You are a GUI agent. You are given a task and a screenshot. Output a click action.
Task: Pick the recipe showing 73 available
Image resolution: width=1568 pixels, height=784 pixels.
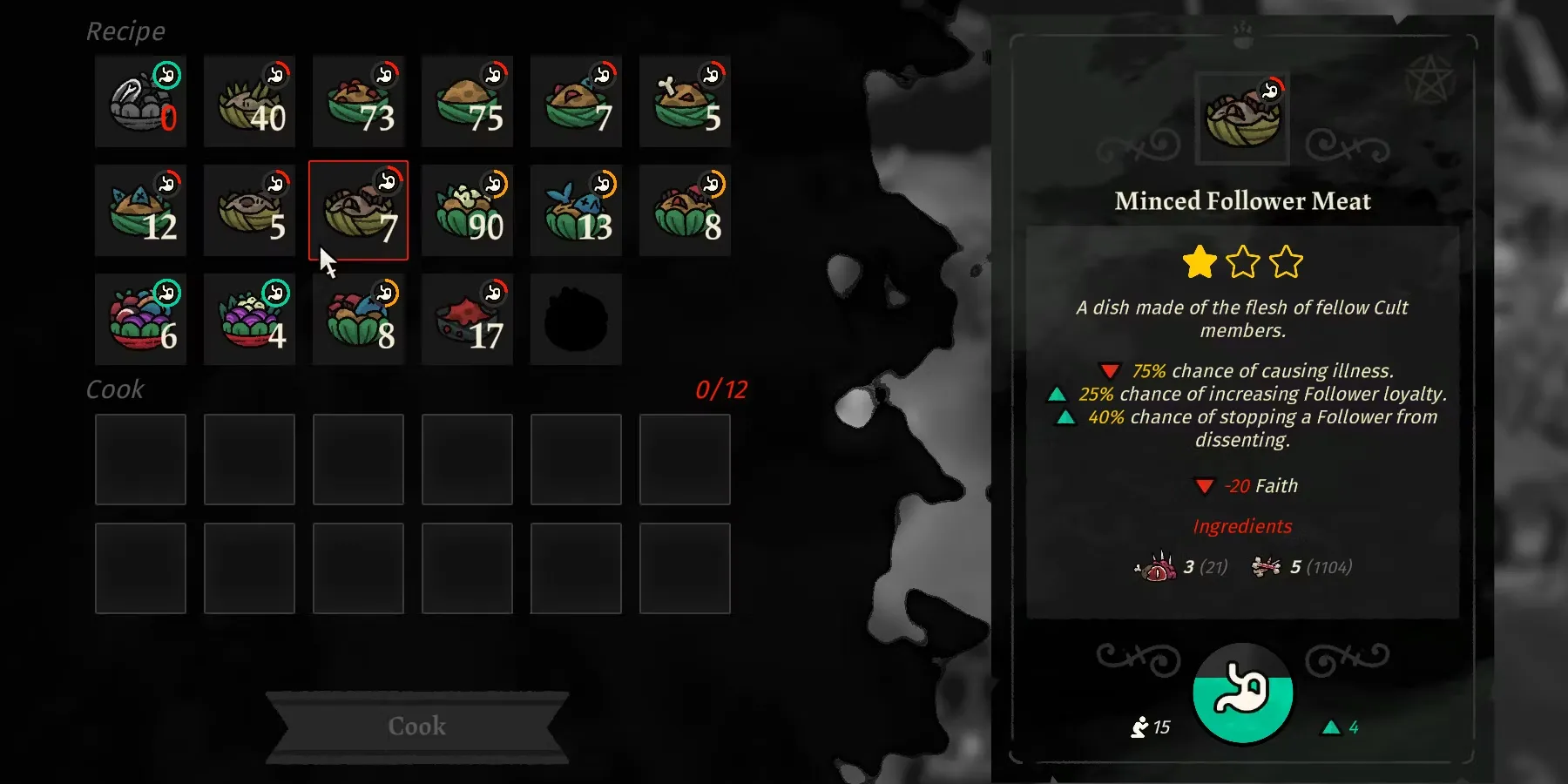click(x=358, y=101)
